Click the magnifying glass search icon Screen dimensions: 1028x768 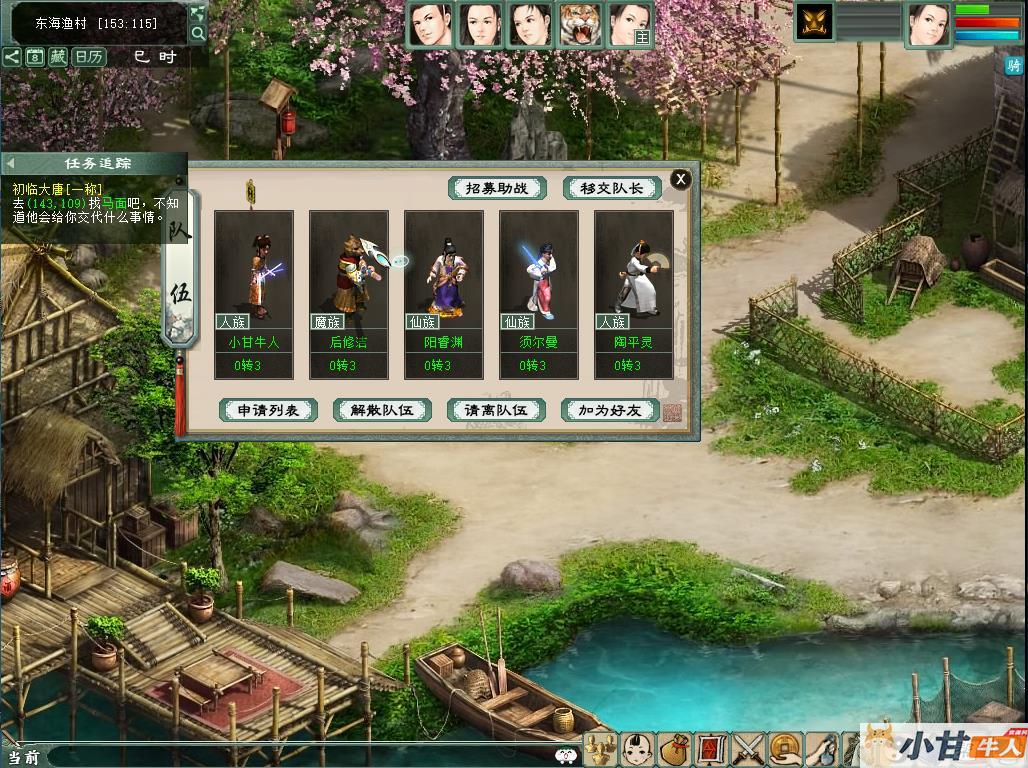(x=198, y=34)
